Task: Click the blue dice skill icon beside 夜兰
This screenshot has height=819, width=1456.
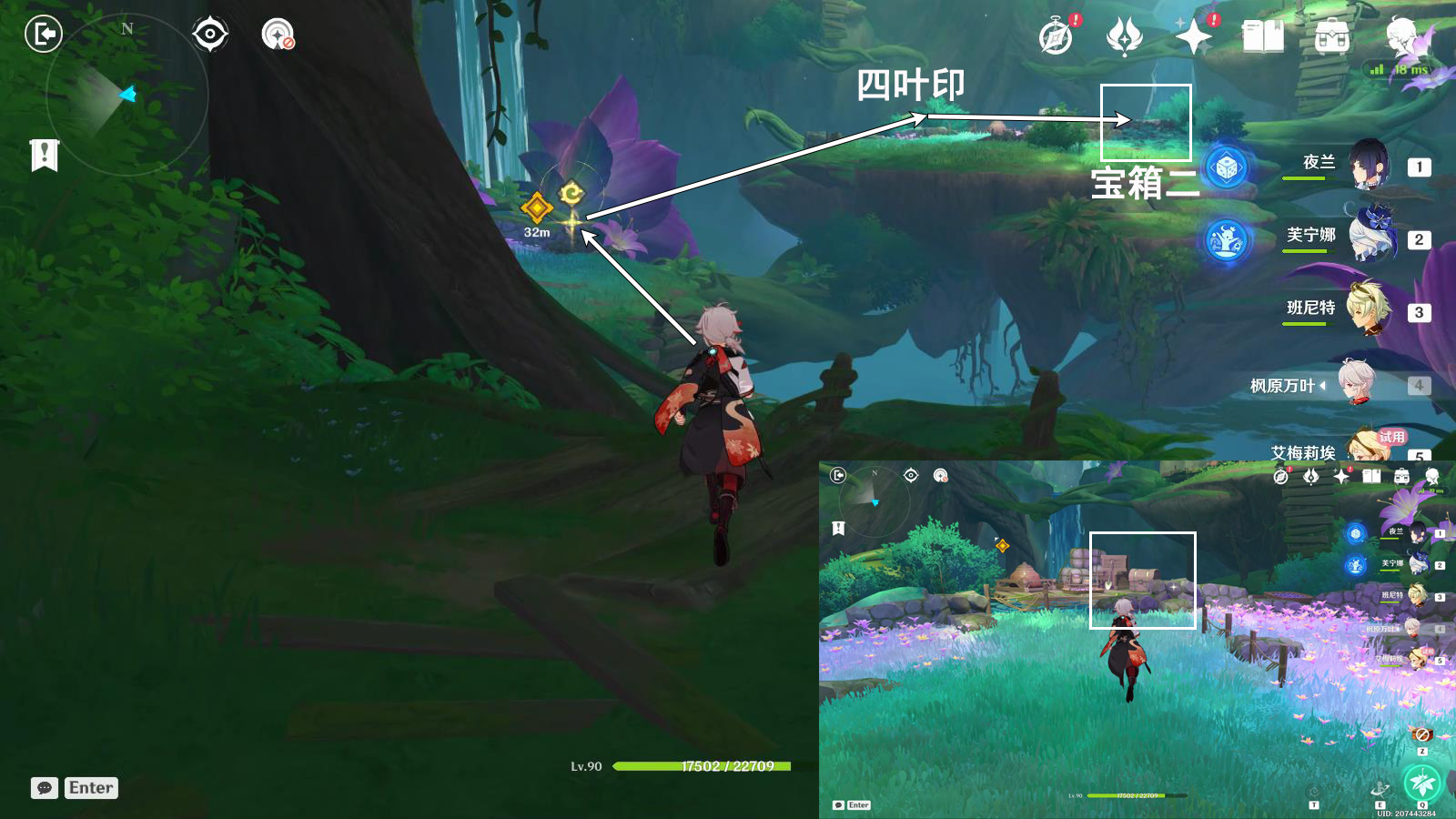Action: point(1227,168)
